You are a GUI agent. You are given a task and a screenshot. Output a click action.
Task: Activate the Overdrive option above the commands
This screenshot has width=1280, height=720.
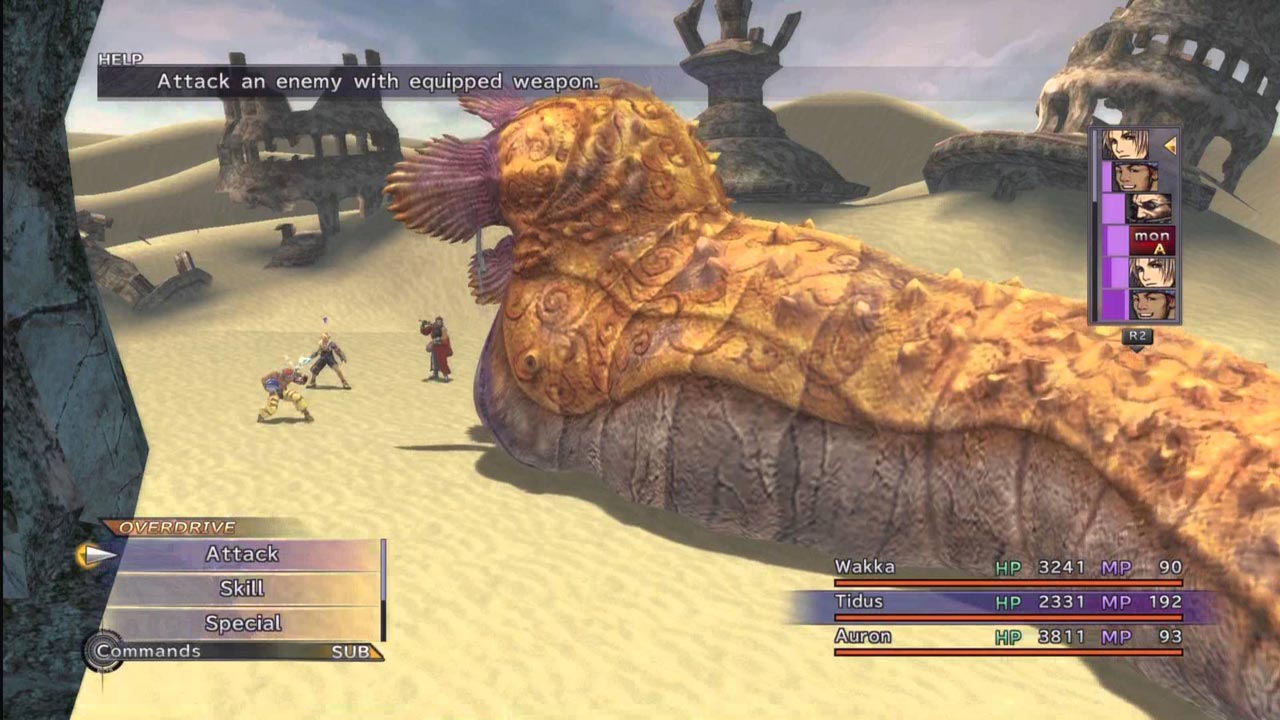[177, 527]
